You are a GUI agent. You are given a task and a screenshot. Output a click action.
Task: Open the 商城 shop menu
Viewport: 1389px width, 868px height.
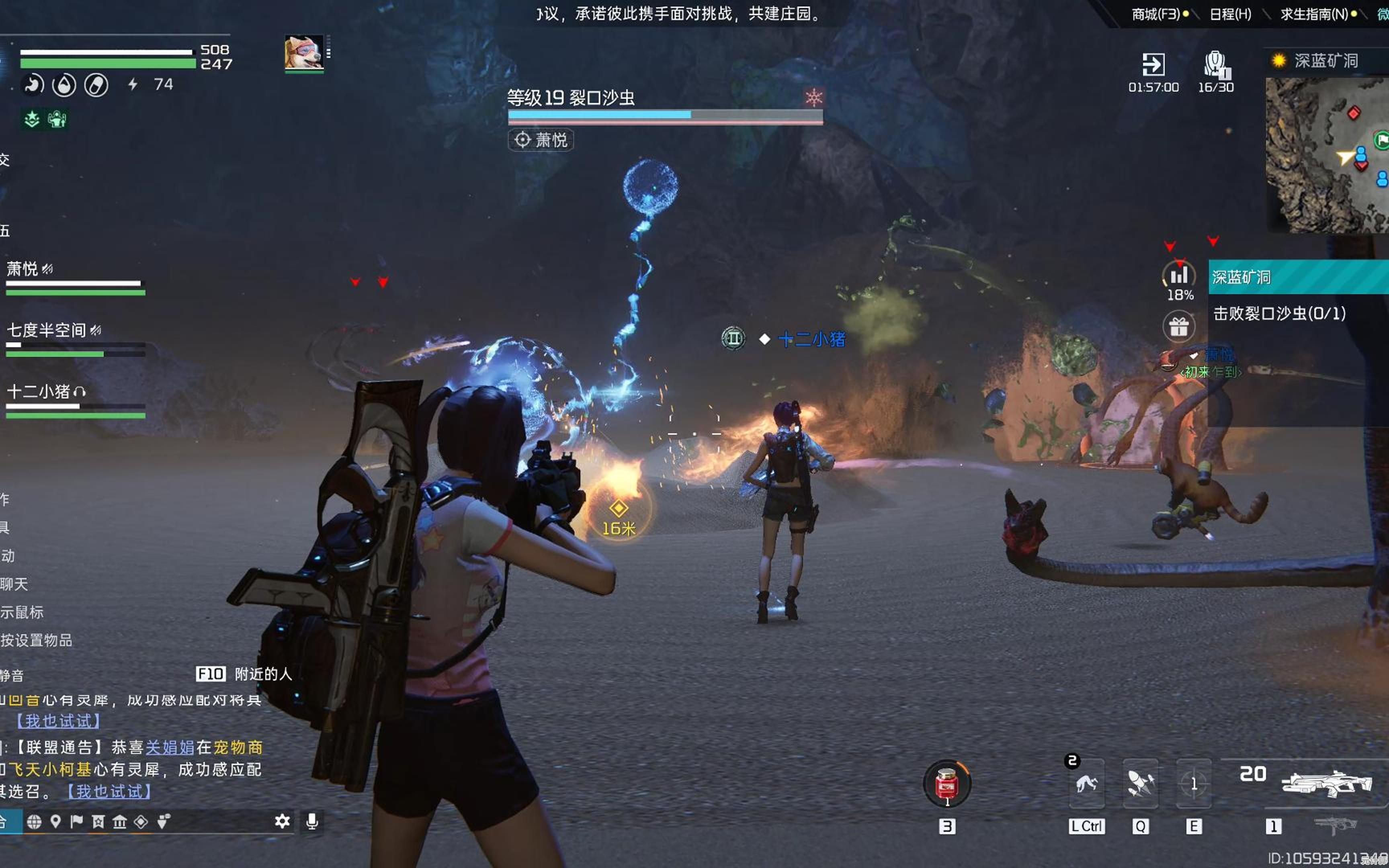click(x=1155, y=14)
